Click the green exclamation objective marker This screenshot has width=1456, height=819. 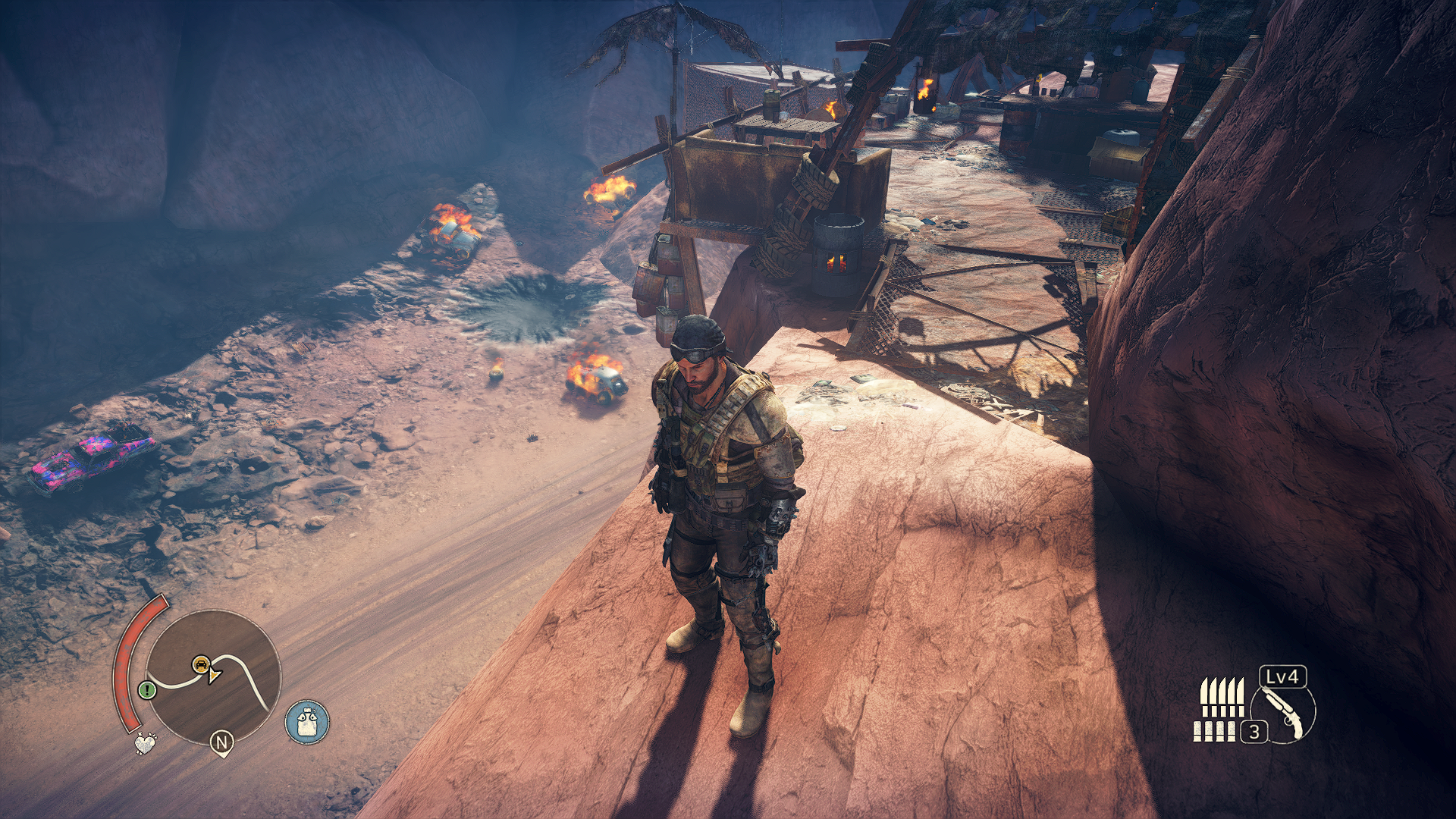coord(147,690)
